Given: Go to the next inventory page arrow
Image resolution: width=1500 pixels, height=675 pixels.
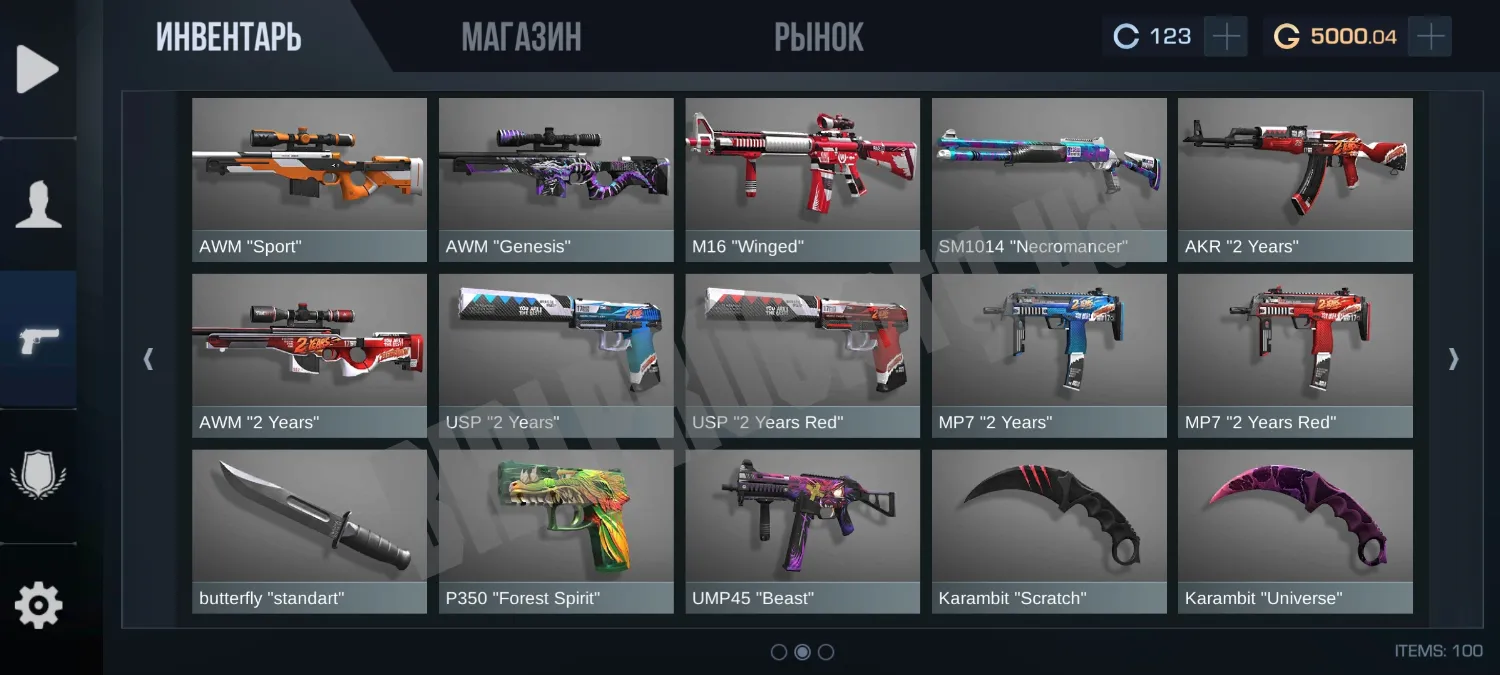Looking at the screenshot, I should 1453,359.
